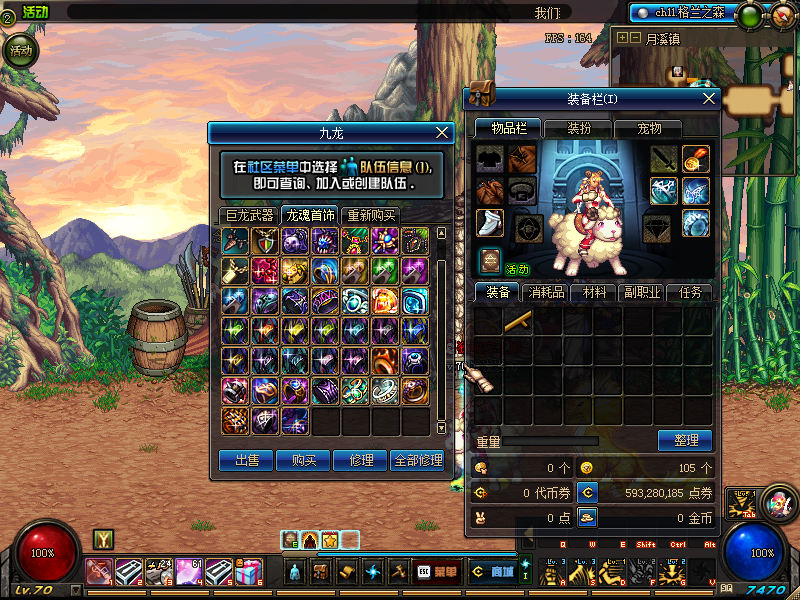Select the golden stick item in inventory
Viewport: 800px width, 600px height.
(x=518, y=322)
